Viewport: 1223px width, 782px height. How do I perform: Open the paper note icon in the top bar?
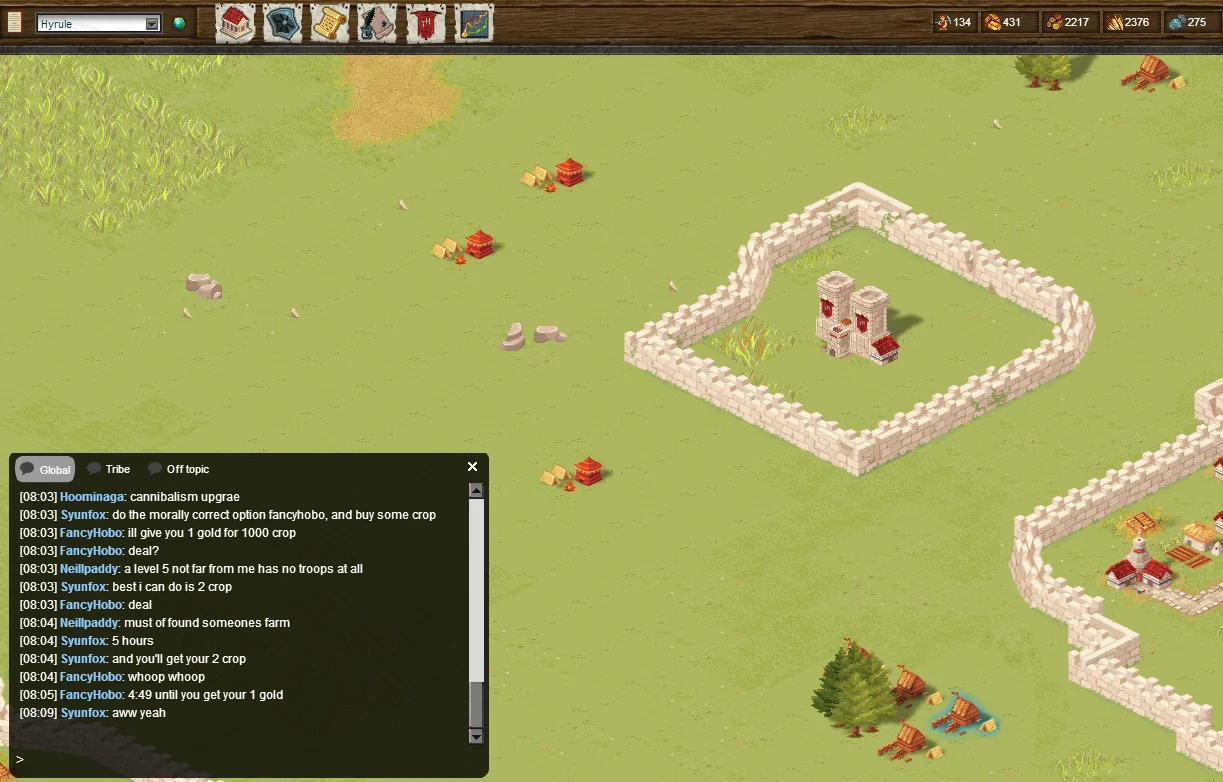click(15, 23)
